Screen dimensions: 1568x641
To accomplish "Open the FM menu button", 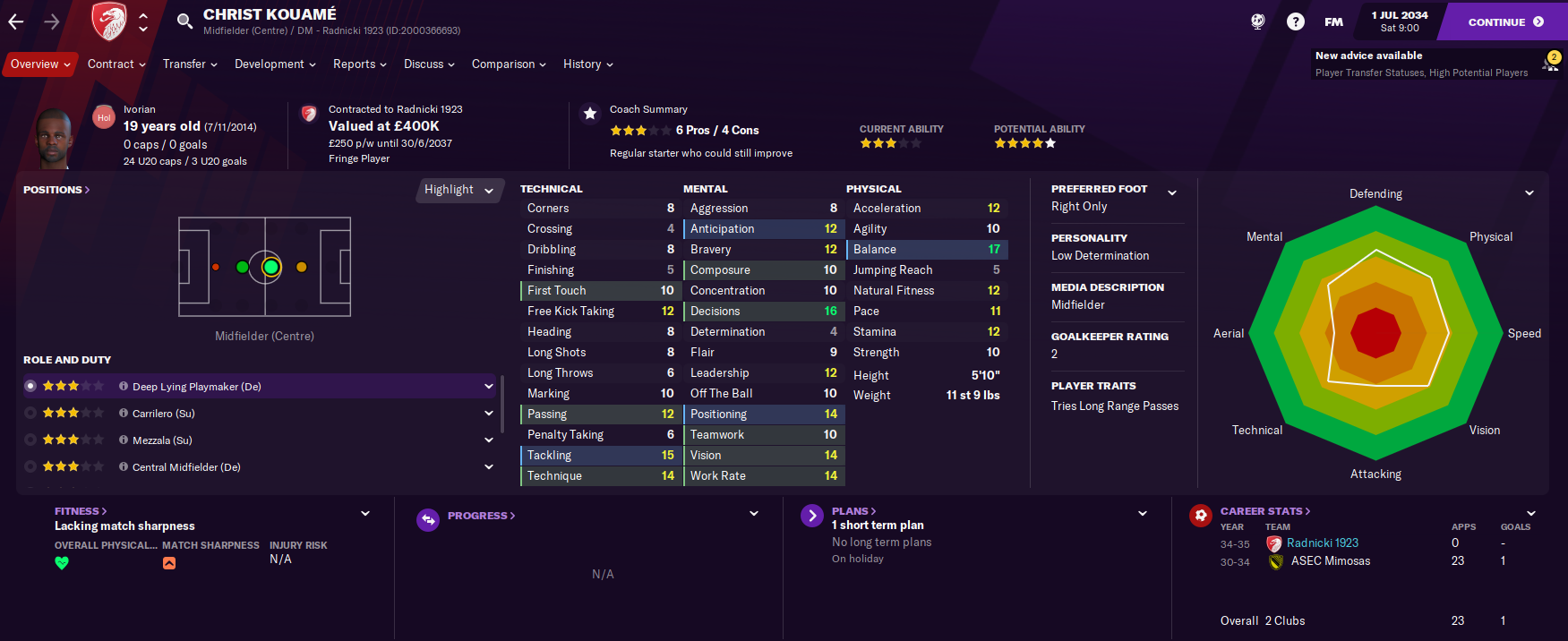I will click(1333, 21).
